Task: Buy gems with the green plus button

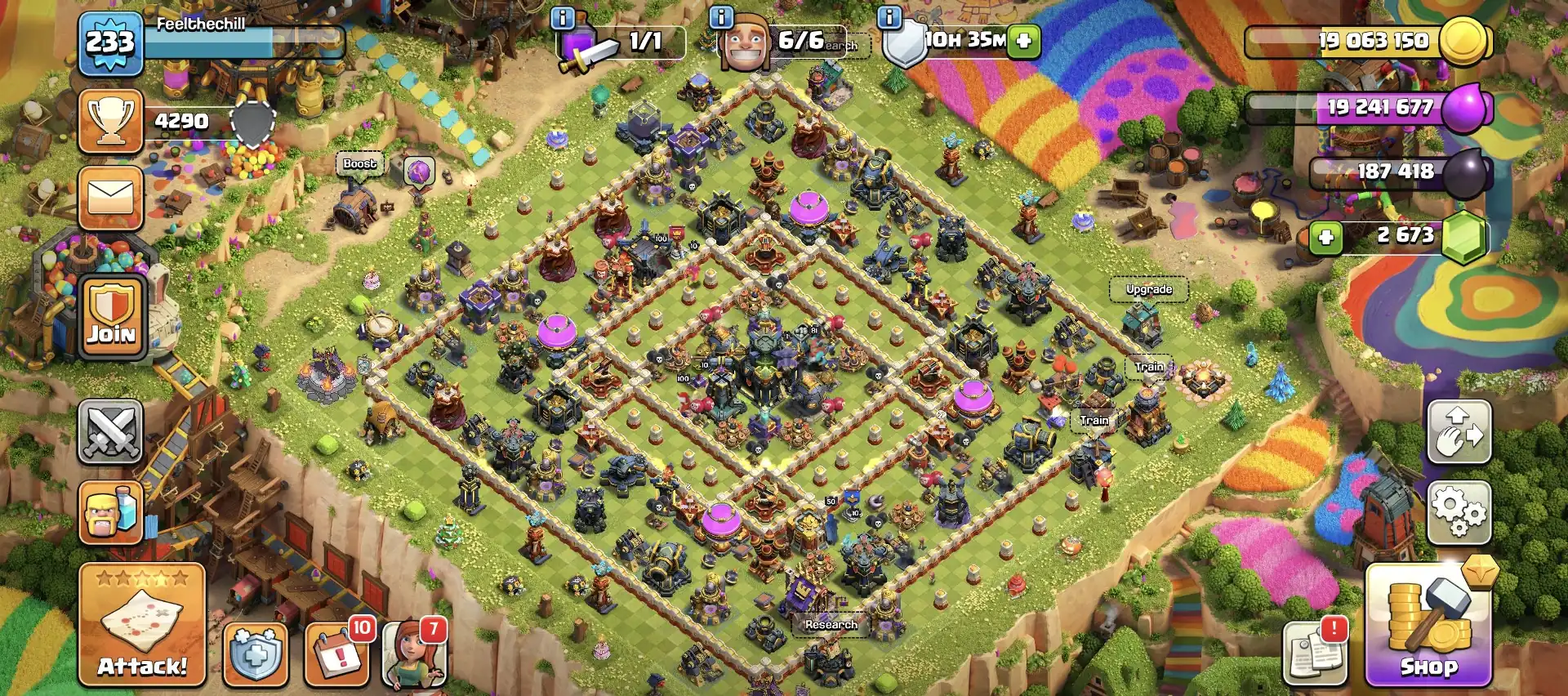Action: click(1325, 237)
